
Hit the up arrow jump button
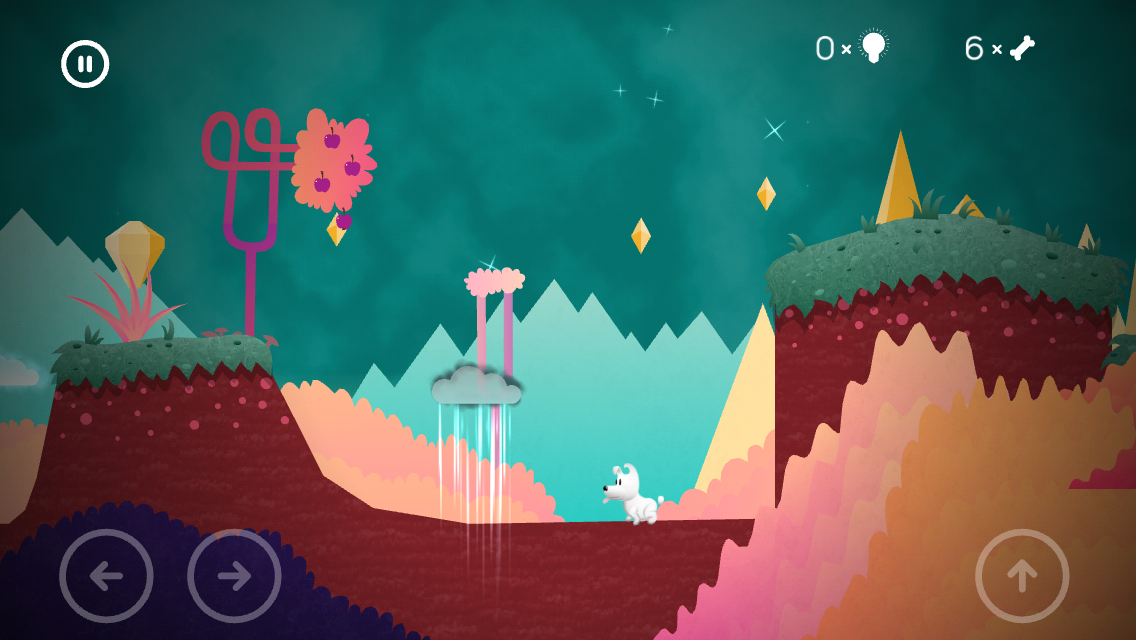tap(1022, 576)
